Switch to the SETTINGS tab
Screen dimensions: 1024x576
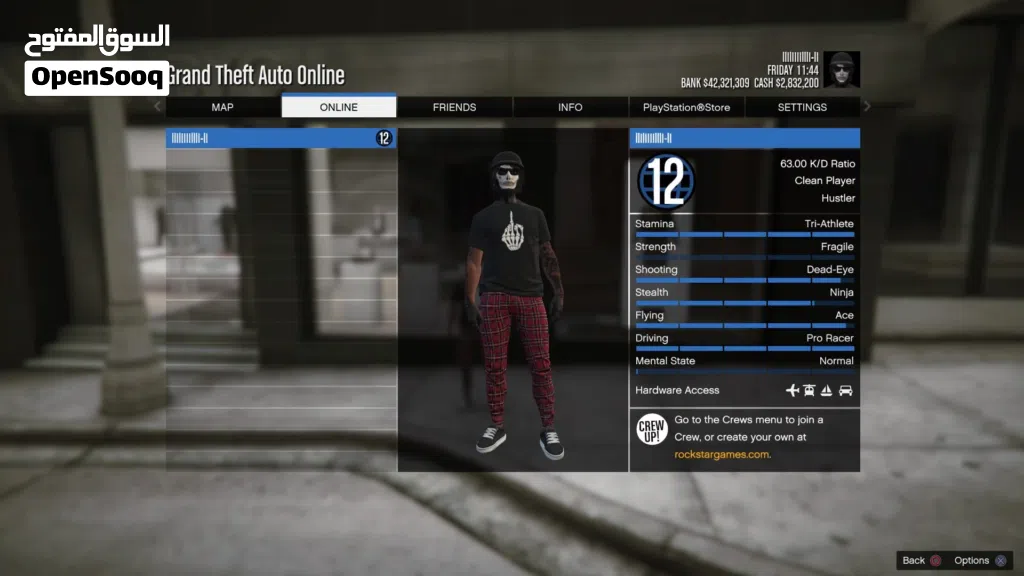pyautogui.click(x=802, y=107)
